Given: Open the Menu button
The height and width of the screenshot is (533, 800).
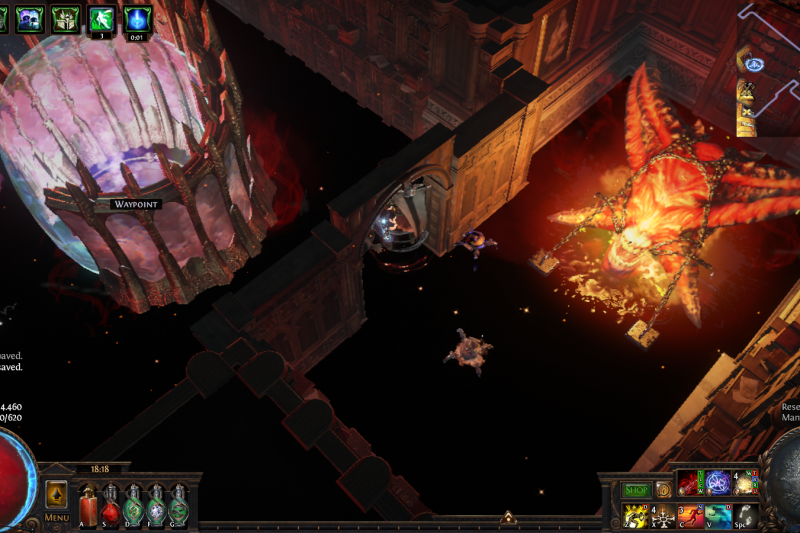Looking at the screenshot, I should pyautogui.click(x=56, y=518).
